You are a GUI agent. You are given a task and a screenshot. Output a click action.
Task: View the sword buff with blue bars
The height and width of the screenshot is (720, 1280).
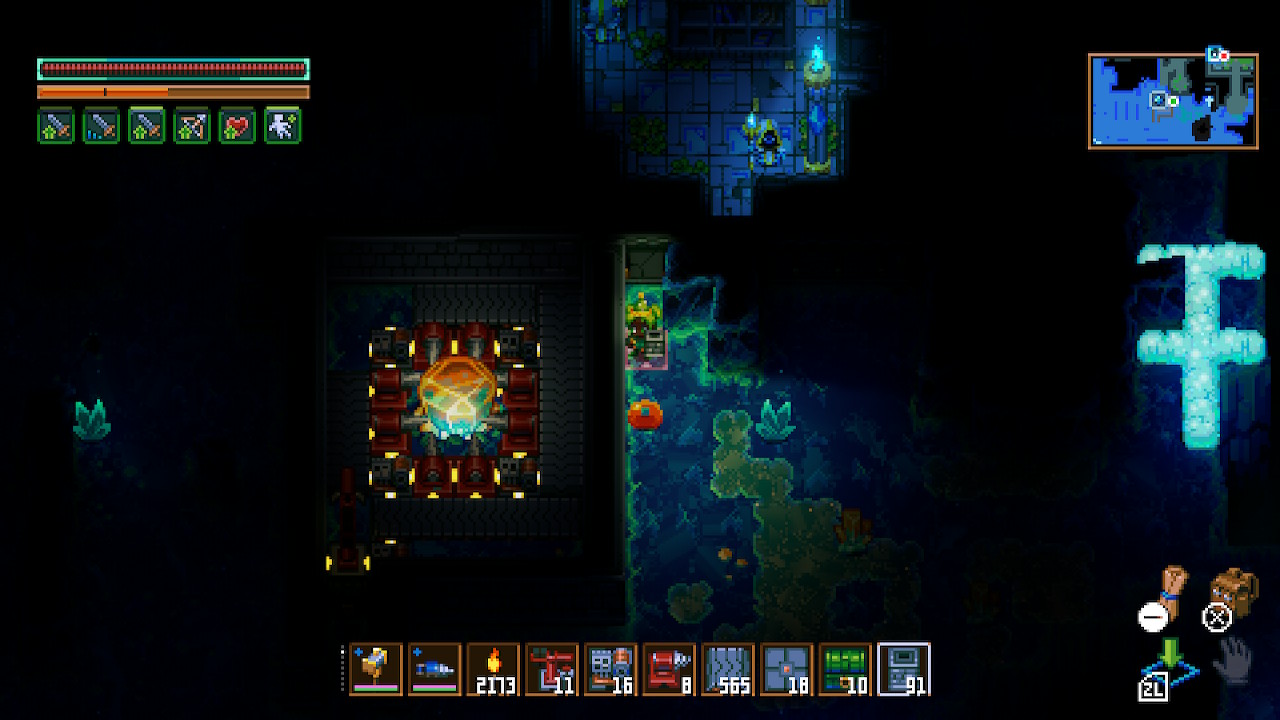tap(101, 126)
